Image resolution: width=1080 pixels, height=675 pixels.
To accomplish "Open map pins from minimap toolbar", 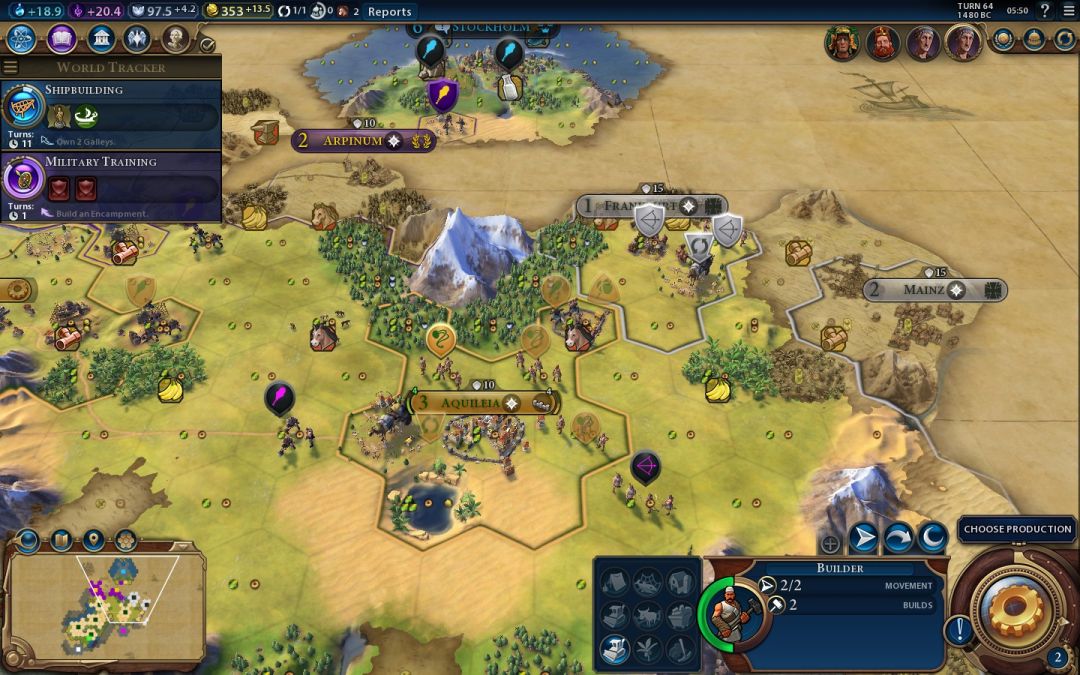I will (x=93, y=540).
